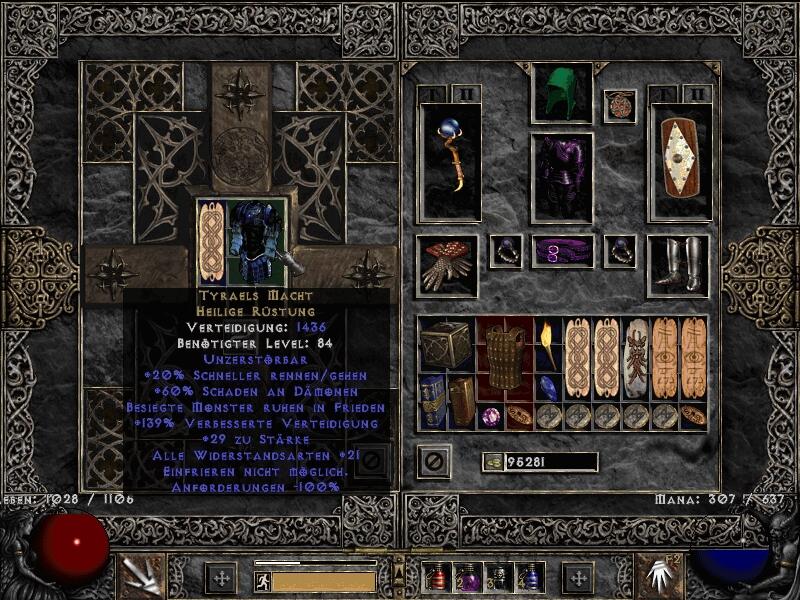Close the inventory panel
The width and height of the screenshot is (800, 600).
434,461
